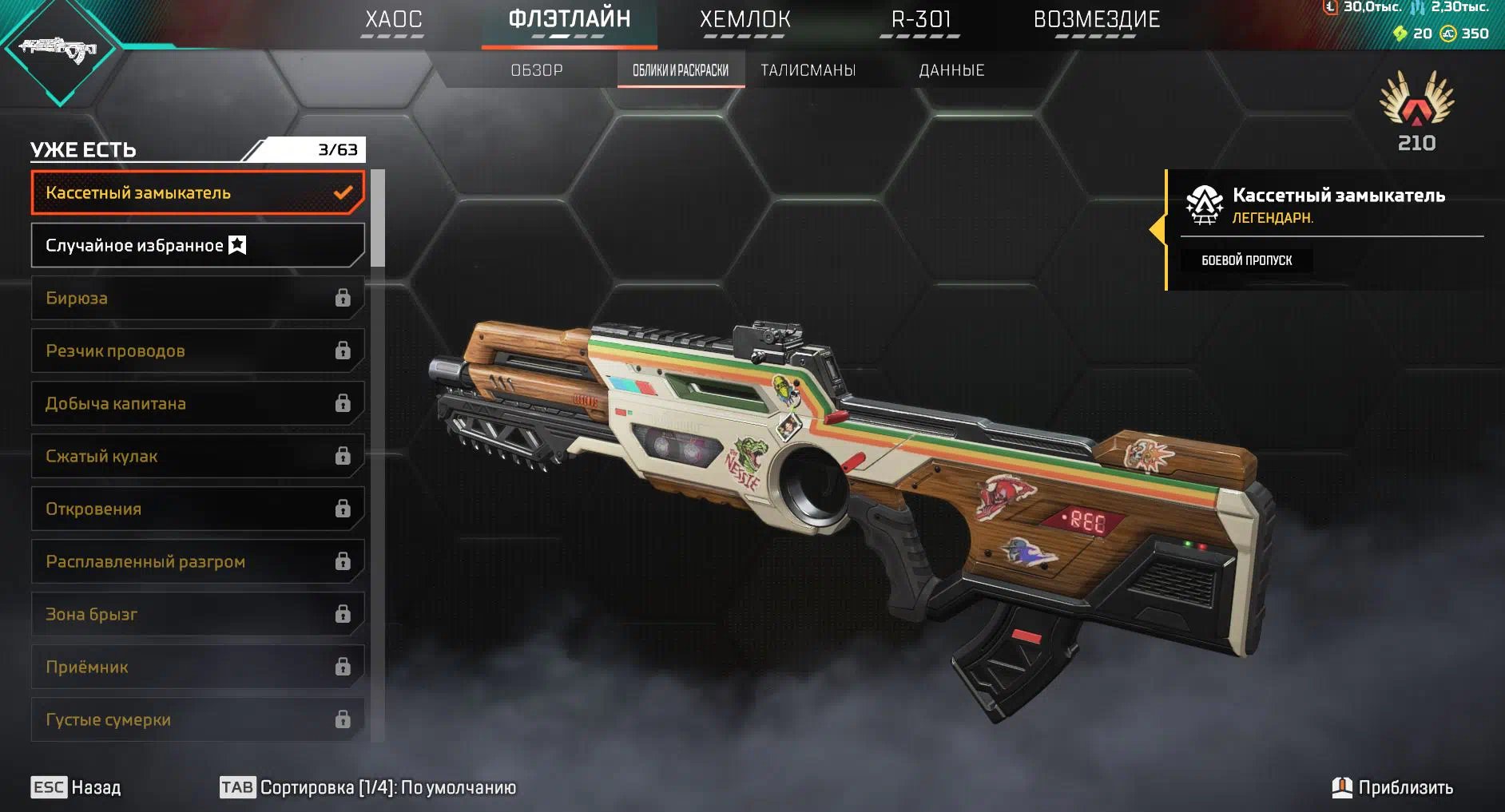The image size is (1505, 812).
Task: Switch to the ХАОС weapon tab
Action: (393, 20)
